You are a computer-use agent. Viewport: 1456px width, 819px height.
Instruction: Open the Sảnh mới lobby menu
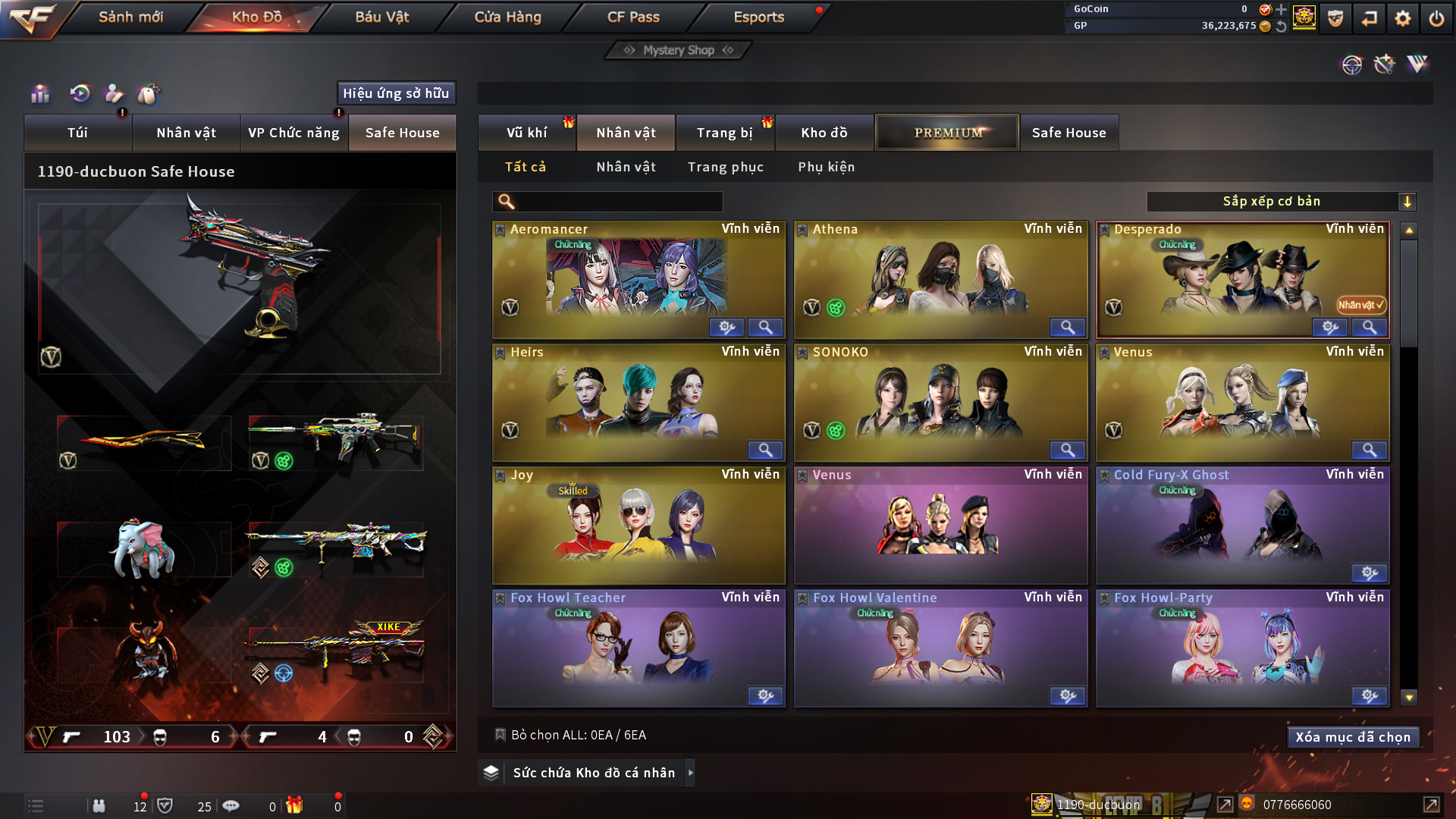coord(130,17)
